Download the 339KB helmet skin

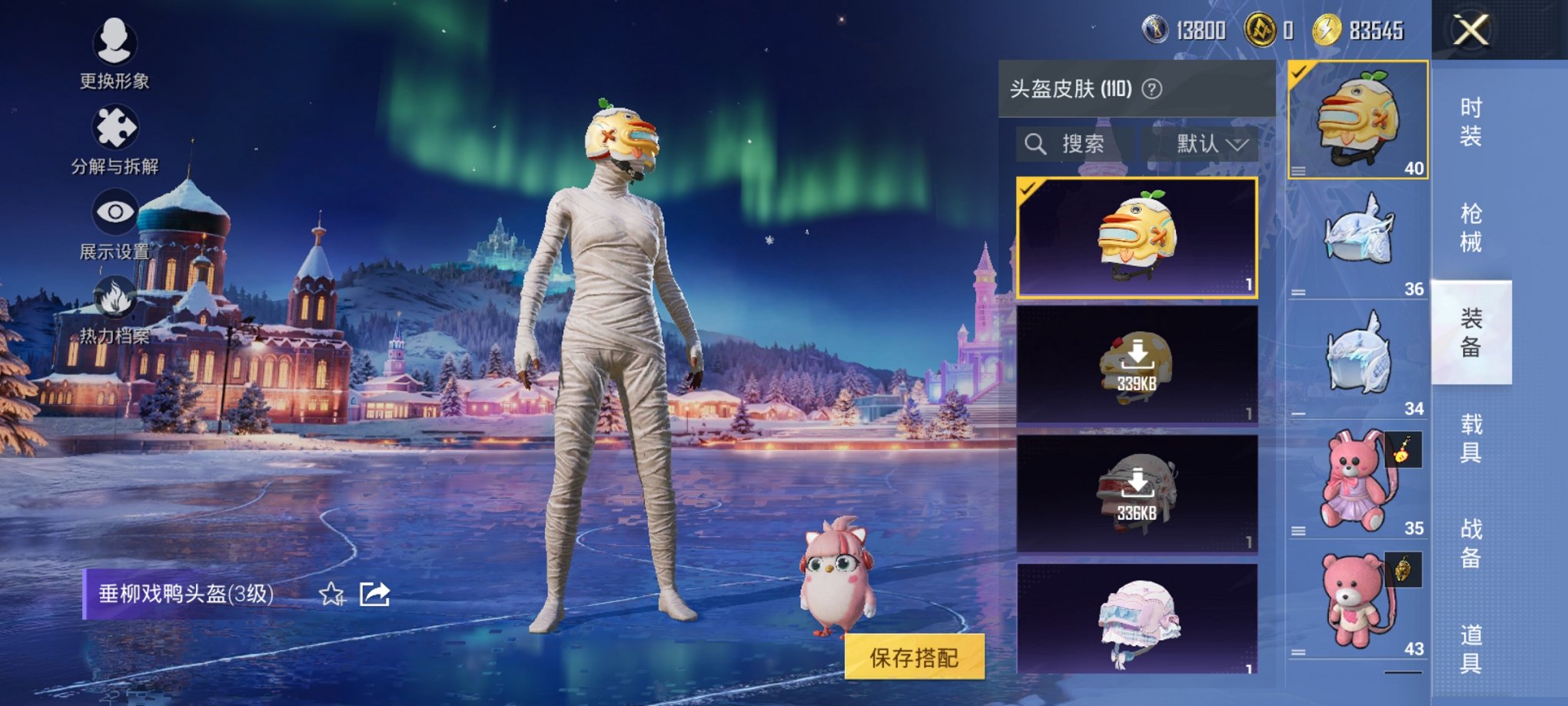[1136, 364]
